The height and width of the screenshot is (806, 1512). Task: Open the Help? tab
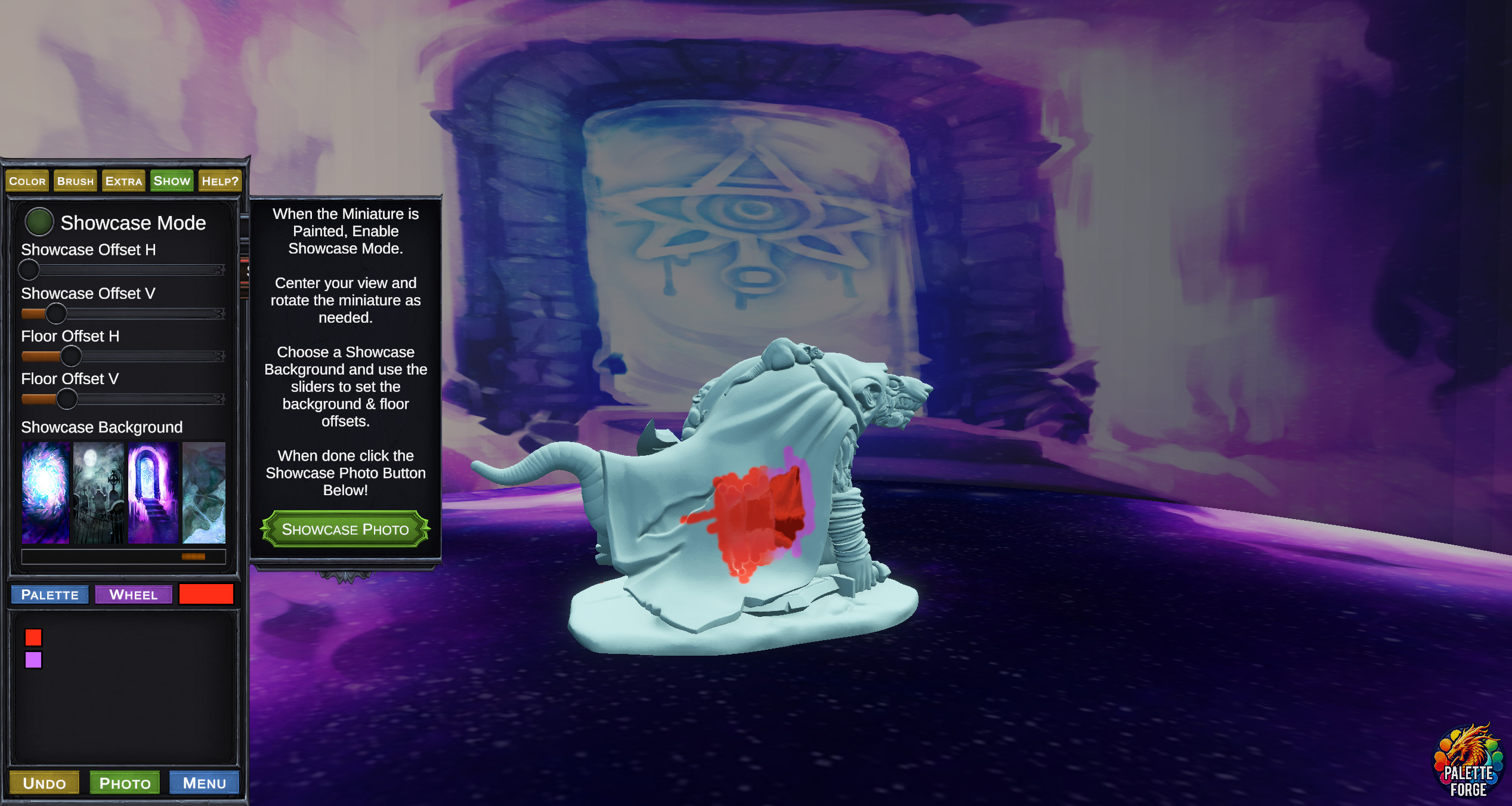coord(219,181)
